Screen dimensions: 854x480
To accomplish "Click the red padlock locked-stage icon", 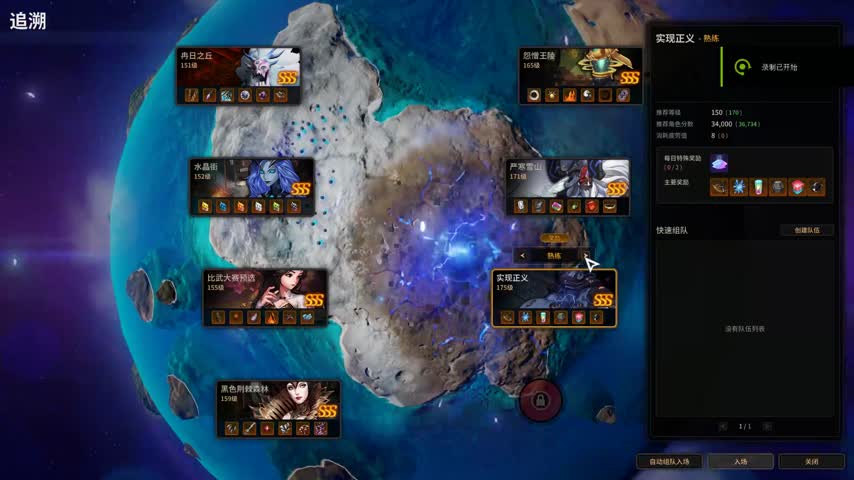I will click(540, 401).
